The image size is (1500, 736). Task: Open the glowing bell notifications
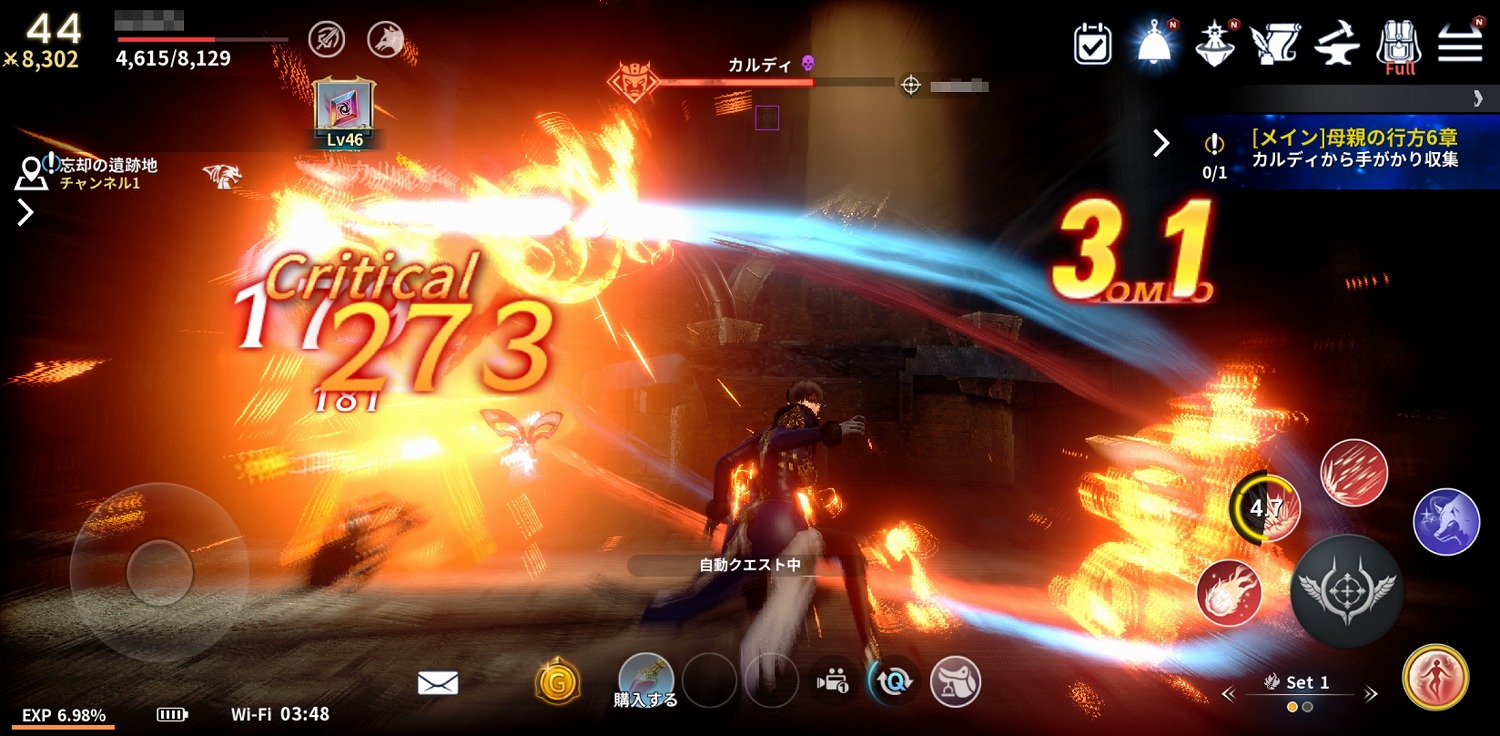point(1154,44)
